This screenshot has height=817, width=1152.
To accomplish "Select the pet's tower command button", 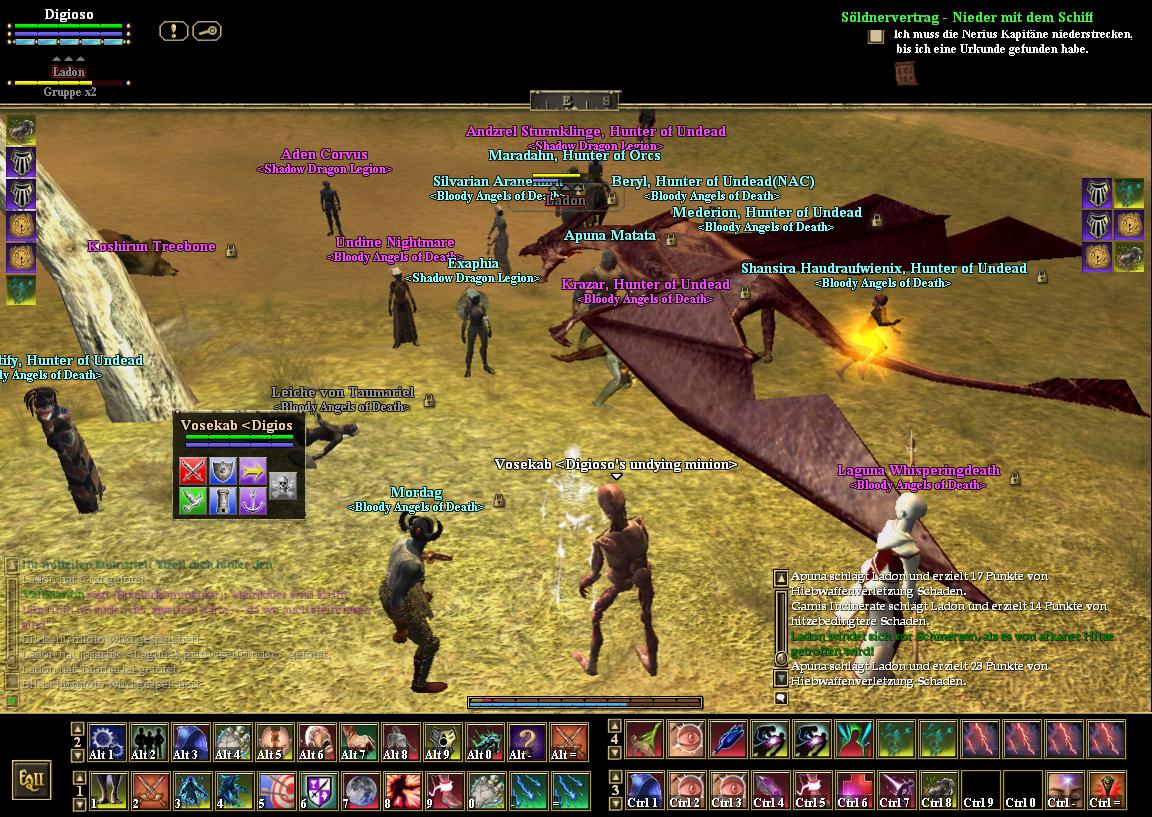I will [x=223, y=501].
